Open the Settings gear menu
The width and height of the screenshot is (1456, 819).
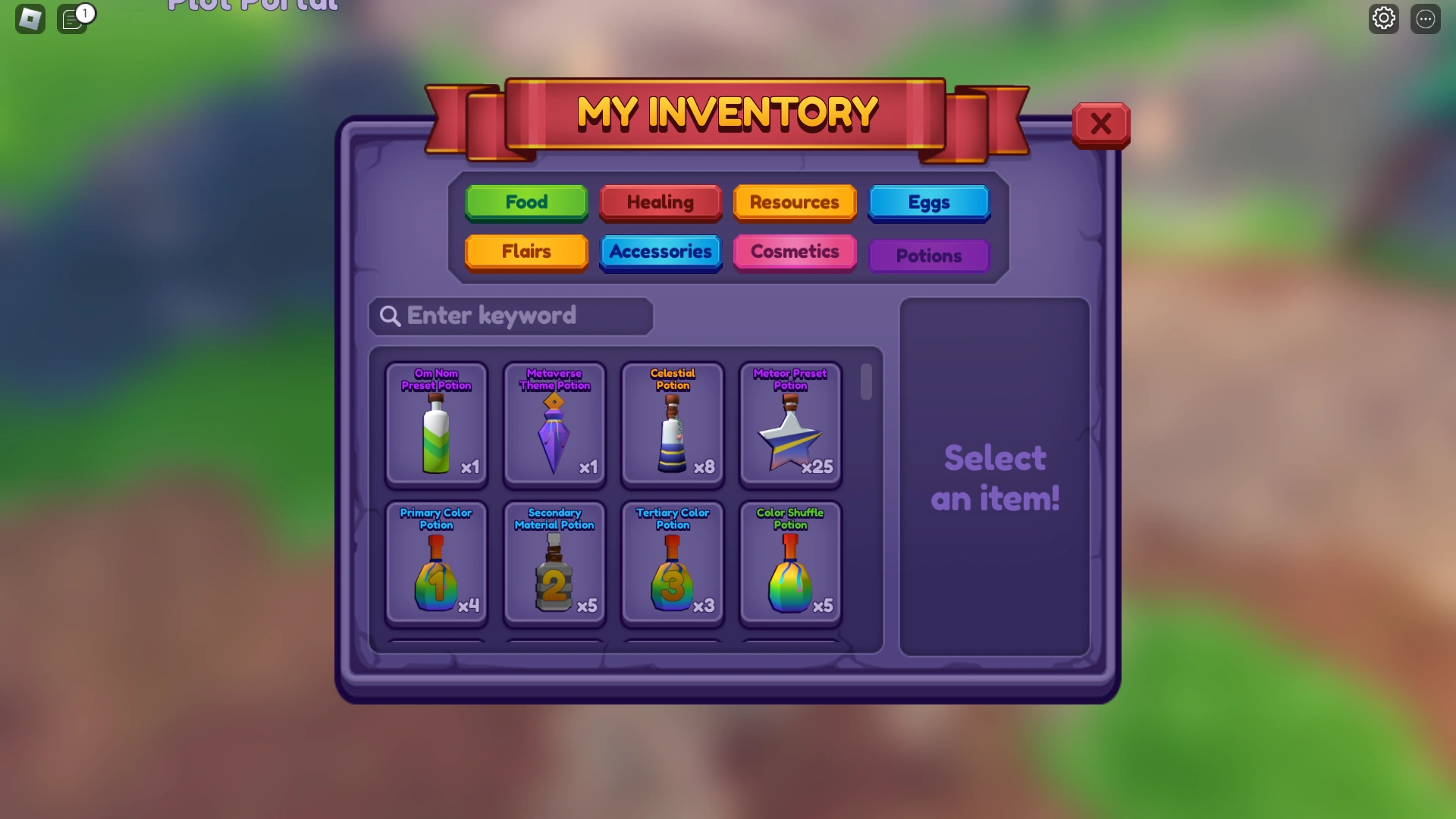[1383, 18]
